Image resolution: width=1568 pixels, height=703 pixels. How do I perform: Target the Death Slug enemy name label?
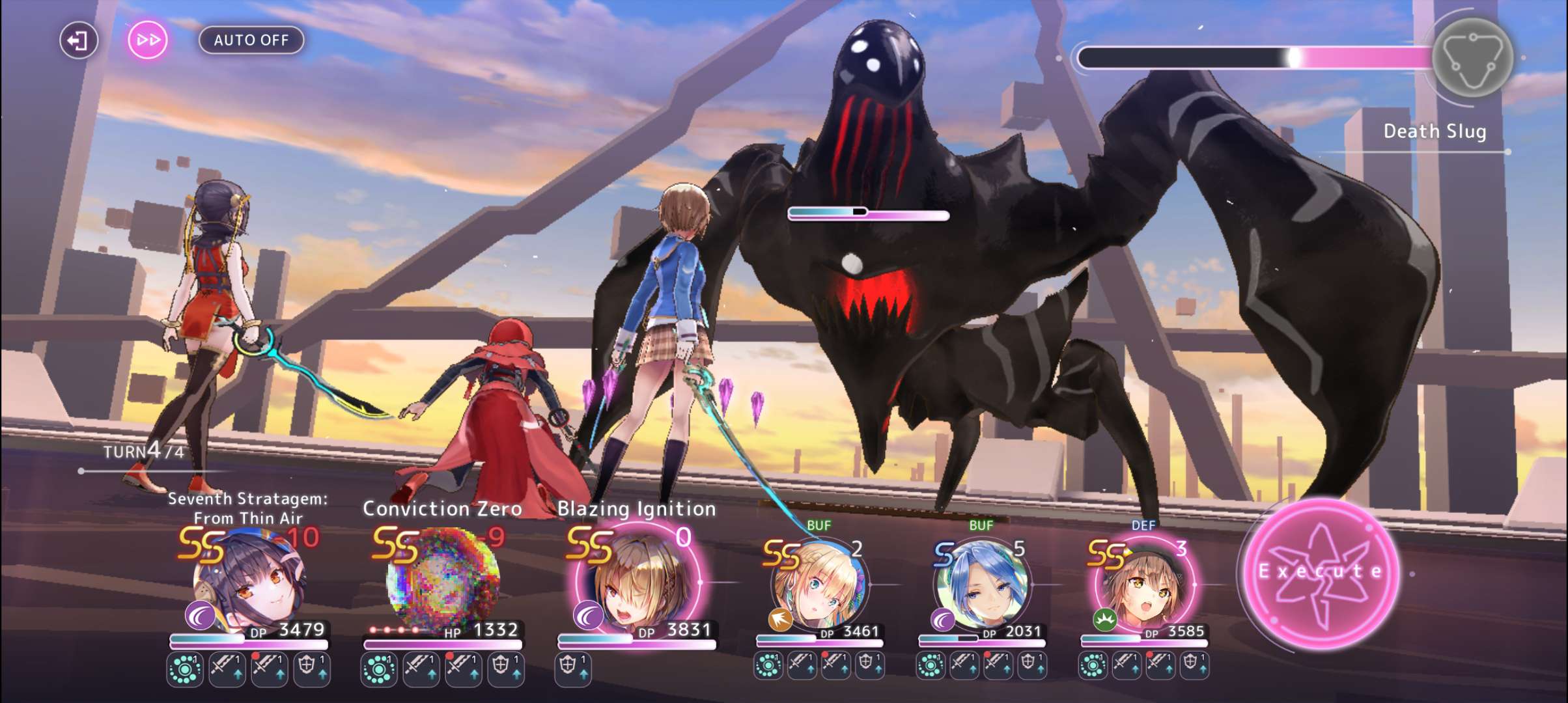[1435, 131]
